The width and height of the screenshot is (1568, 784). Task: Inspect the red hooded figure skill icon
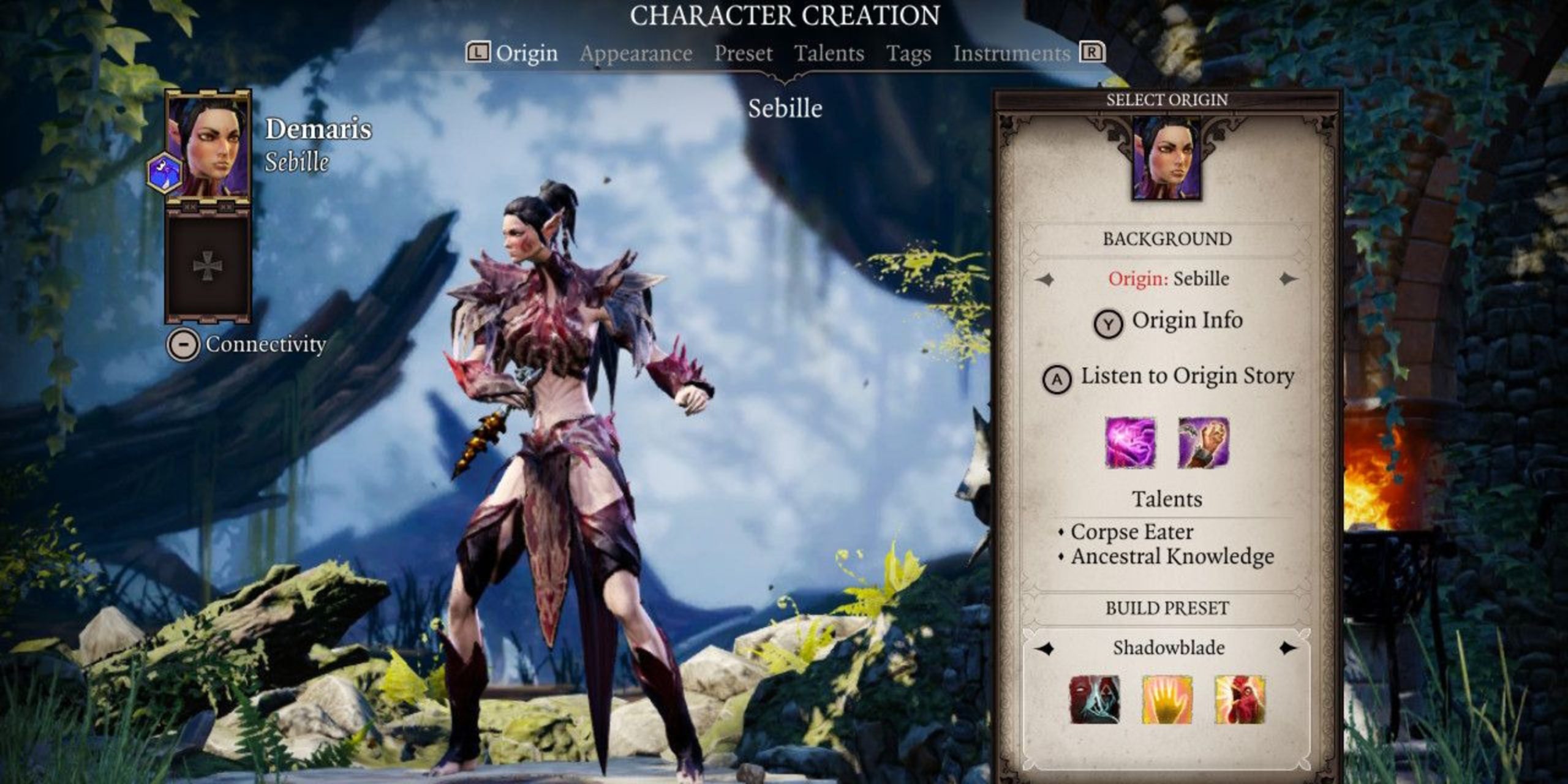(x=1095, y=699)
